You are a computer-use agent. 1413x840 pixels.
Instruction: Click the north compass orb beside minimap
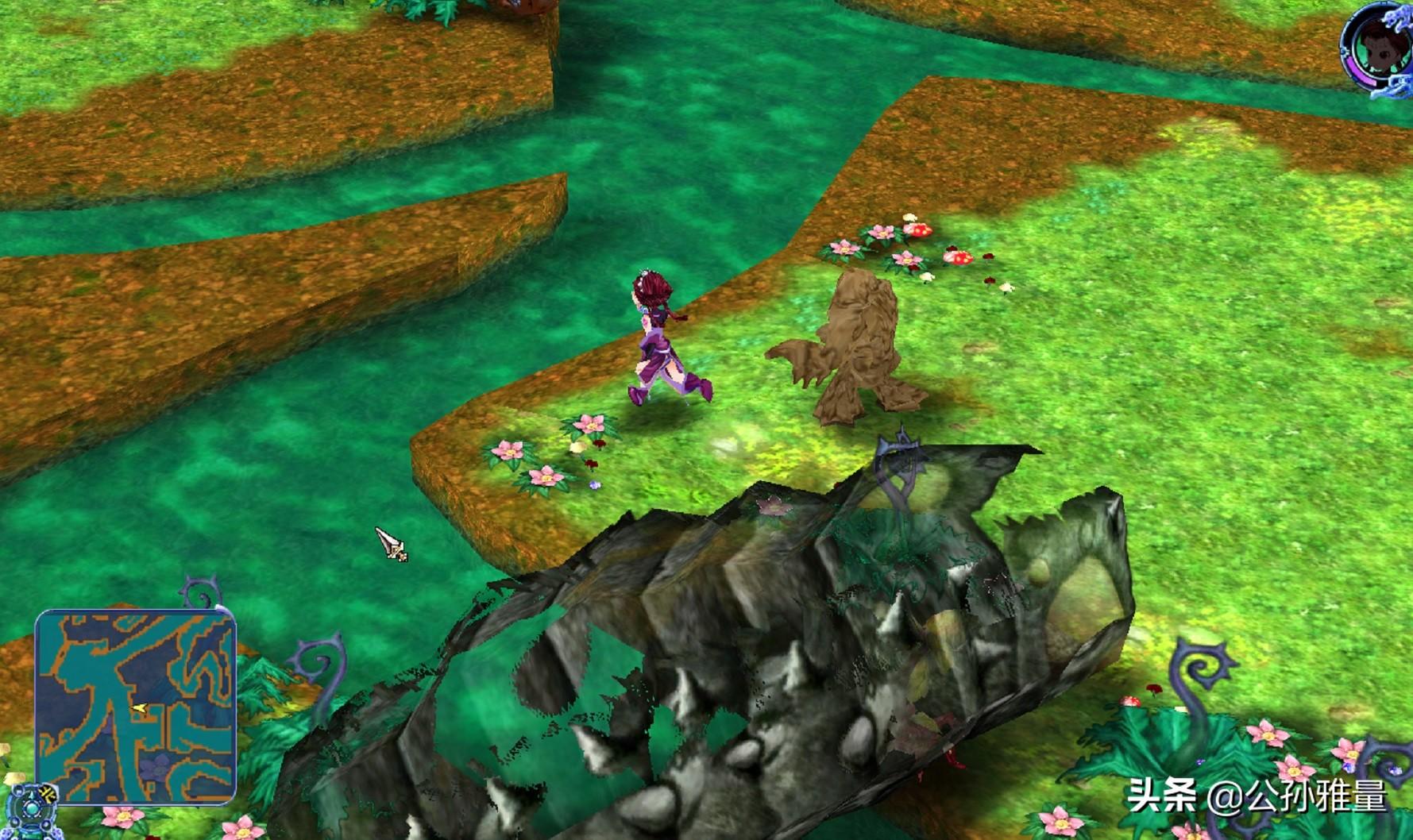[x=32, y=806]
